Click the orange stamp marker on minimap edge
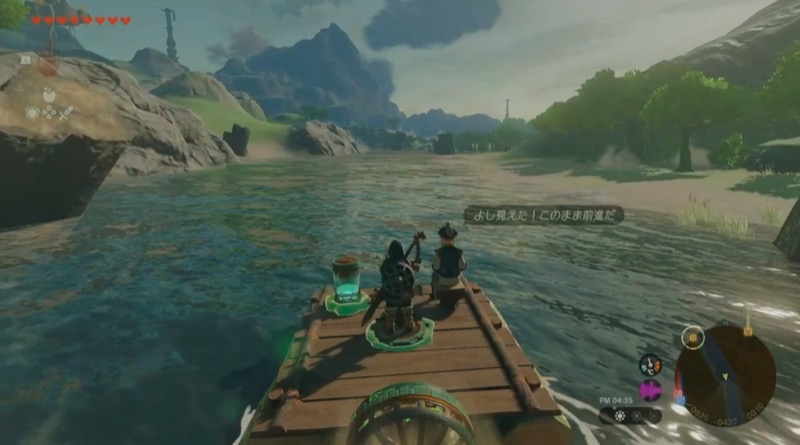 tap(747, 329)
